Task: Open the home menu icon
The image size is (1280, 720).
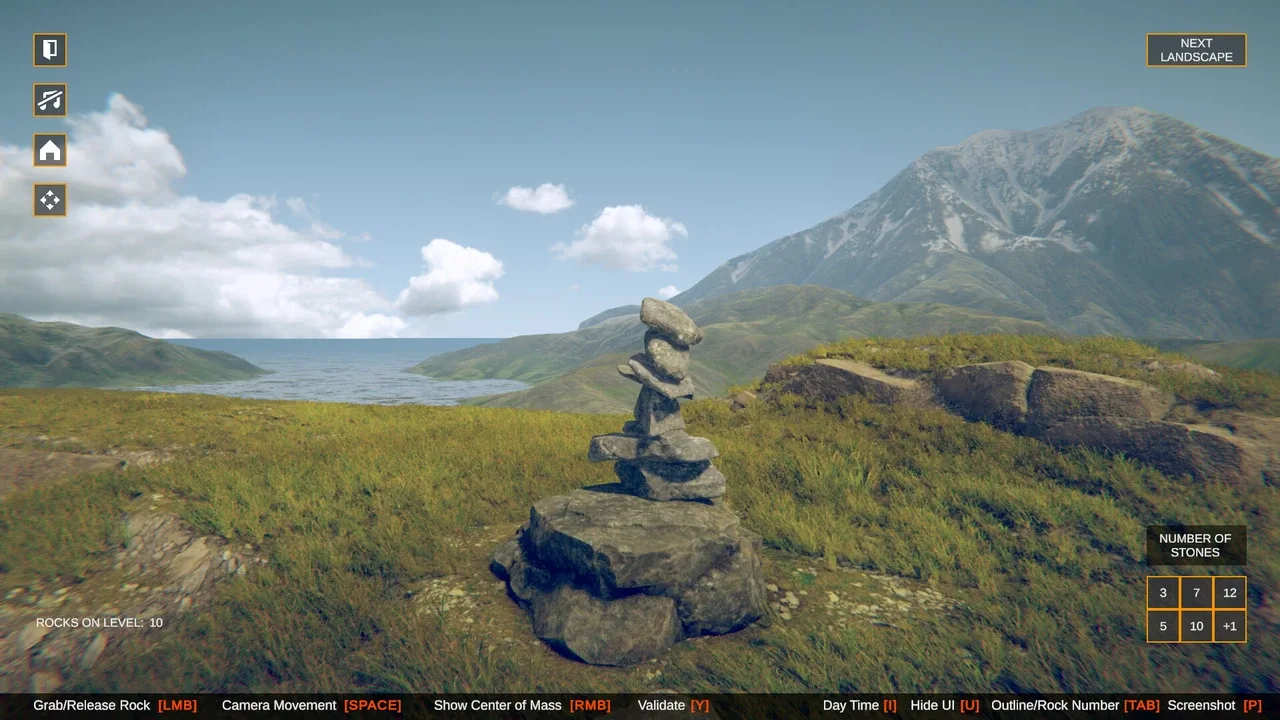Action: click(x=50, y=150)
